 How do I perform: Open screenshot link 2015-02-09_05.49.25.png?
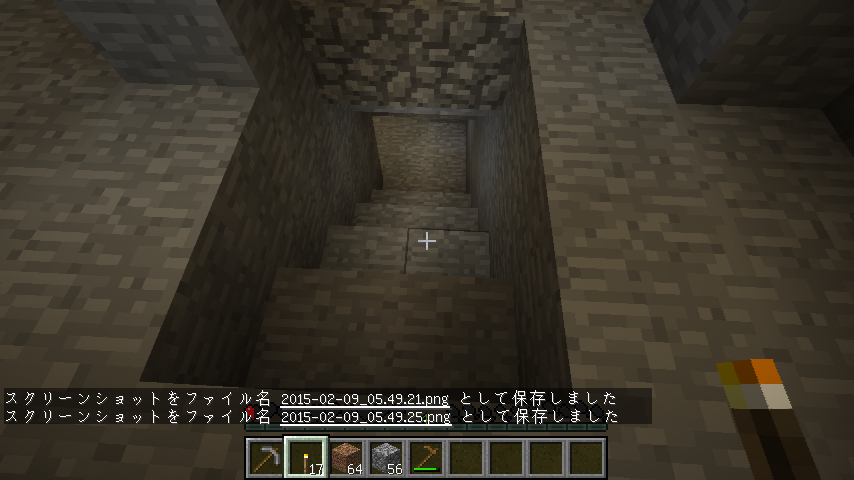(365, 417)
